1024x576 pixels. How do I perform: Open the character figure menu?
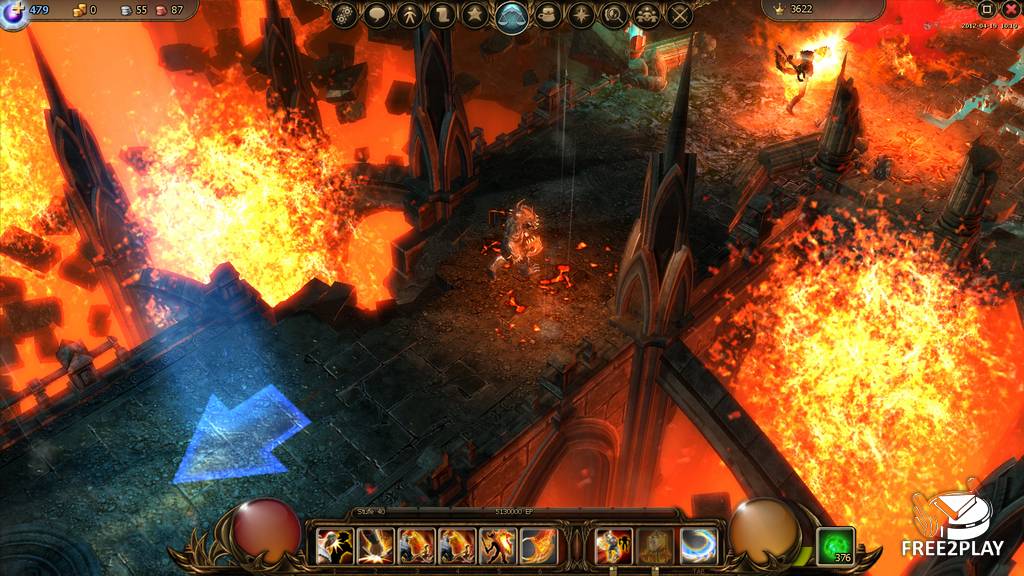(409, 15)
